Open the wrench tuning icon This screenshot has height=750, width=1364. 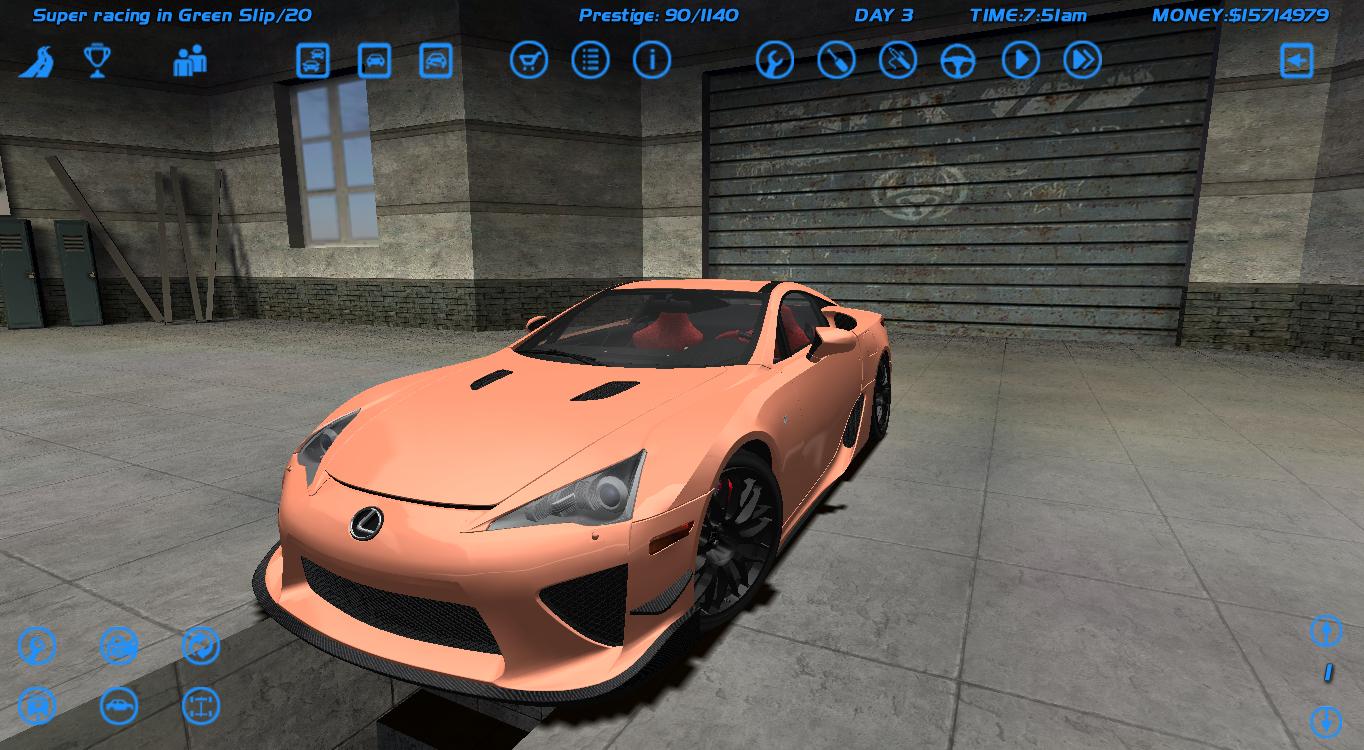pyautogui.click(x=775, y=59)
